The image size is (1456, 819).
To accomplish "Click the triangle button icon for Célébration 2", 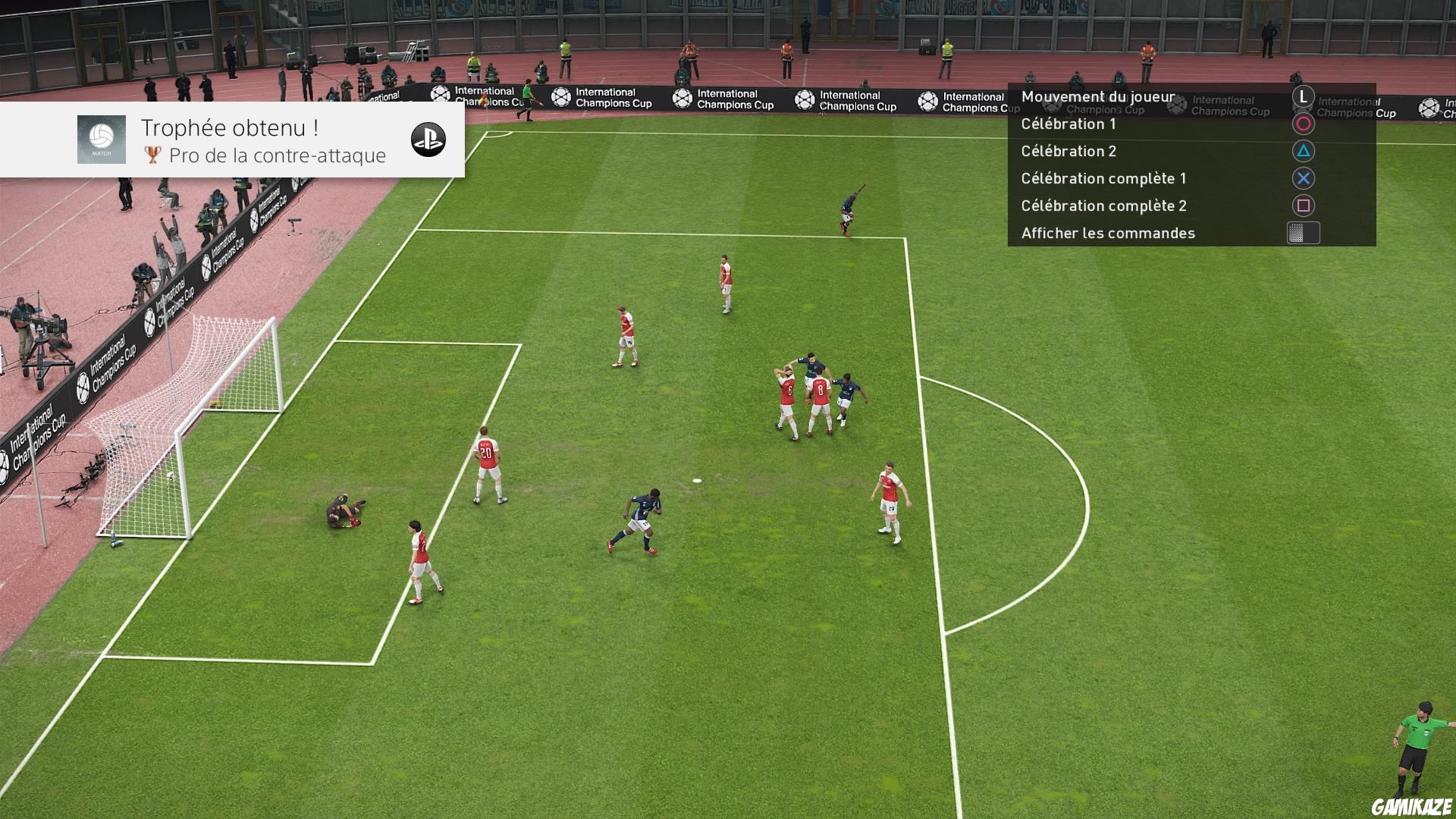I will [1303, 151].
